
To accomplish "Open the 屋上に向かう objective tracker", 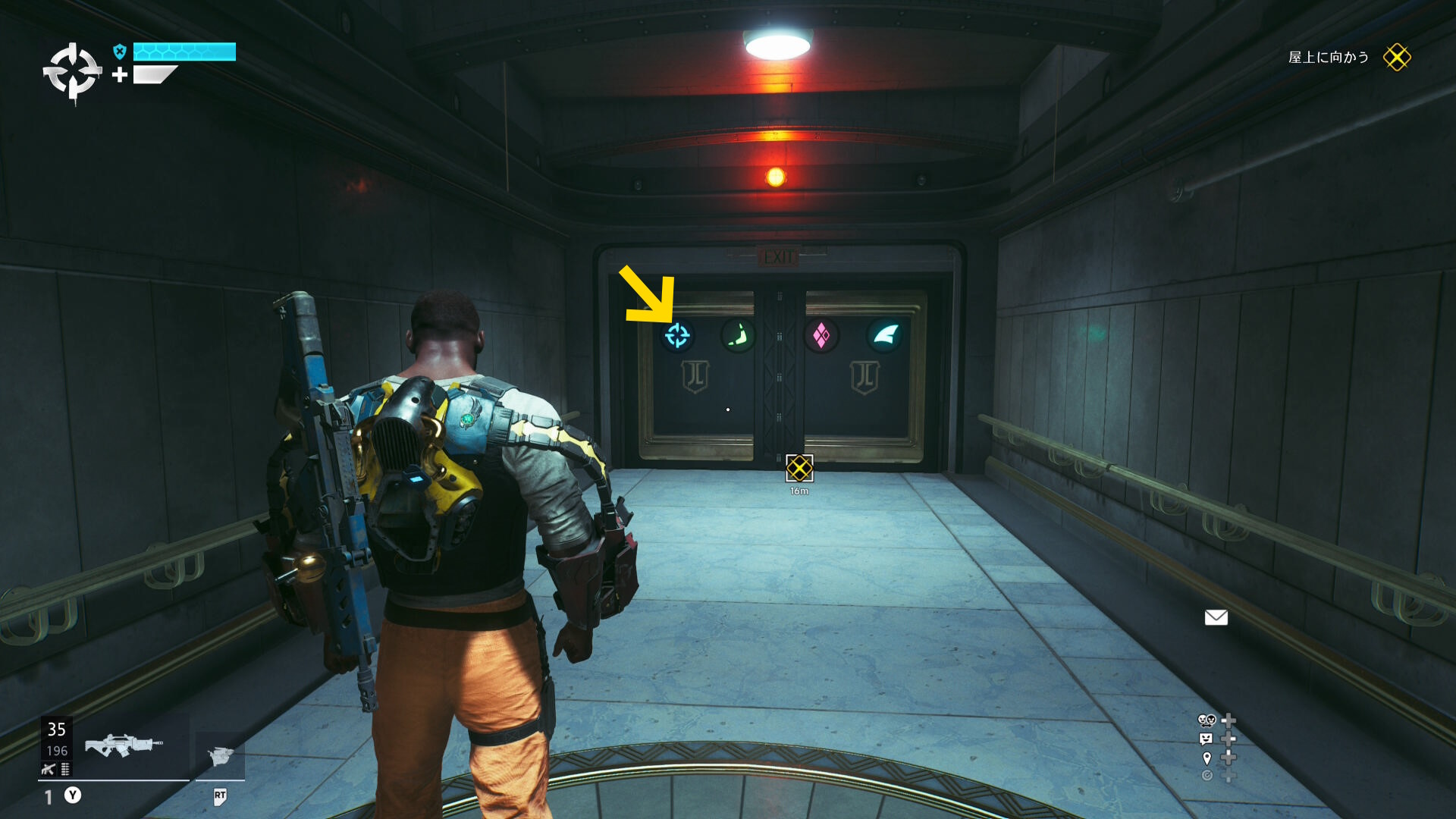I will pyautogui.click(x=1329, y=58).
